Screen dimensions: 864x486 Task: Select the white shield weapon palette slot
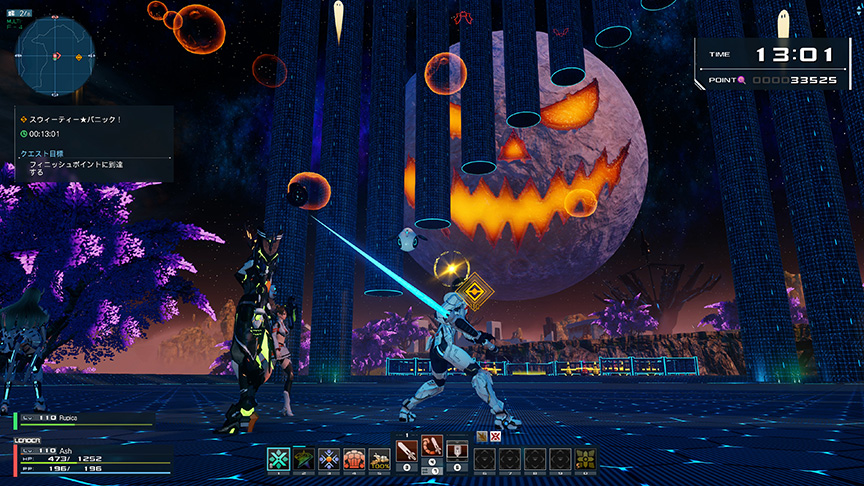click(x=457, y=452)
